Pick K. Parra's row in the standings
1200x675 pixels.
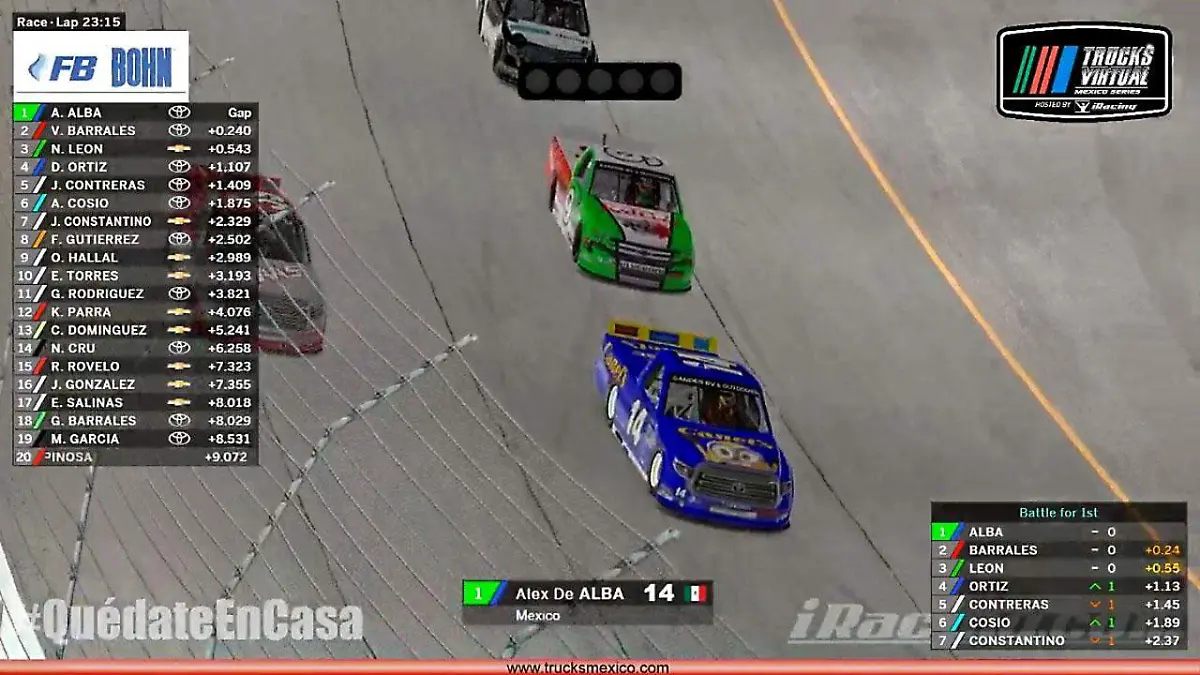pyautogui.click(x=135, y=312)
